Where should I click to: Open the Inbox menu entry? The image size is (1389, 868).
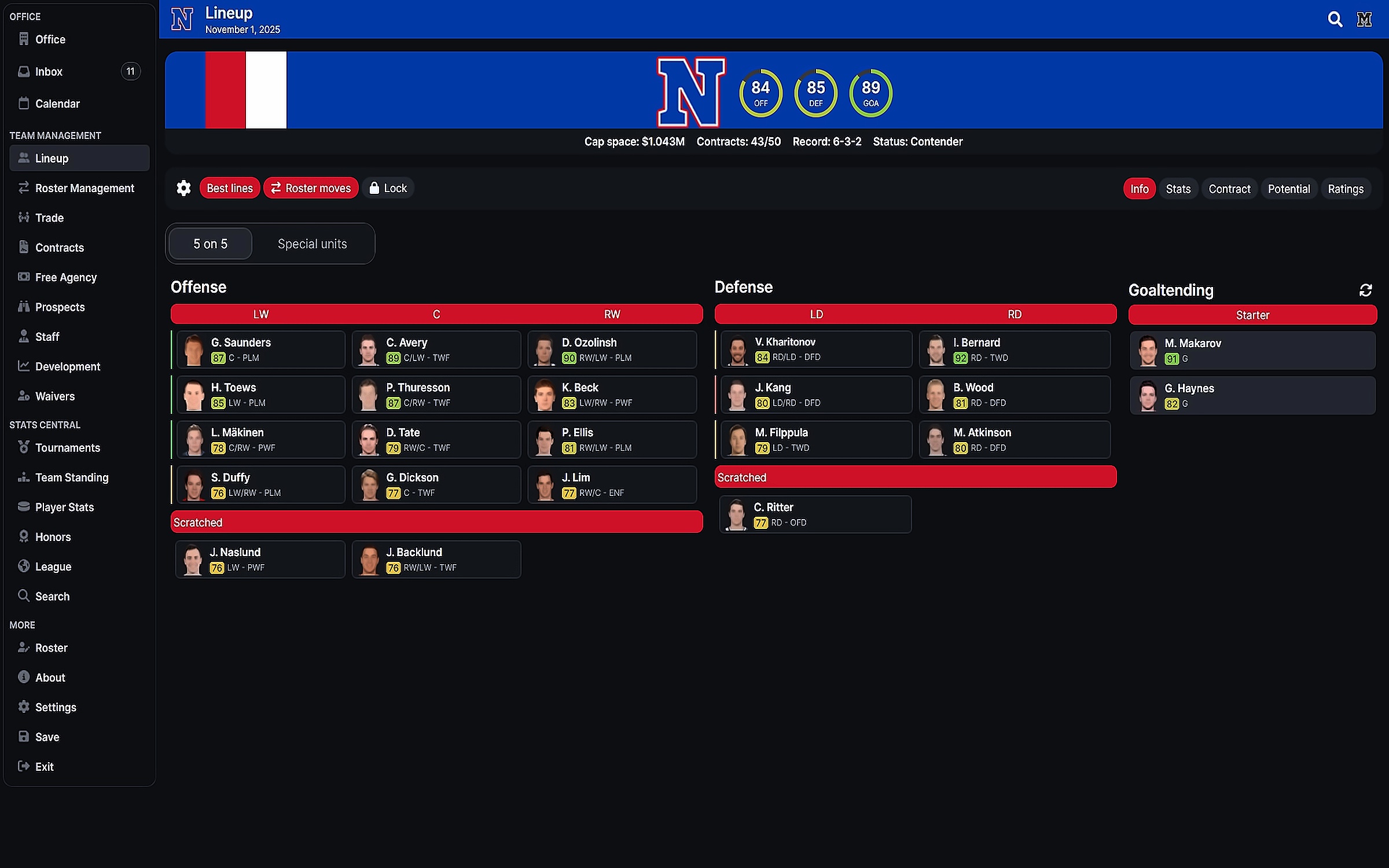[x=49, y=72]
